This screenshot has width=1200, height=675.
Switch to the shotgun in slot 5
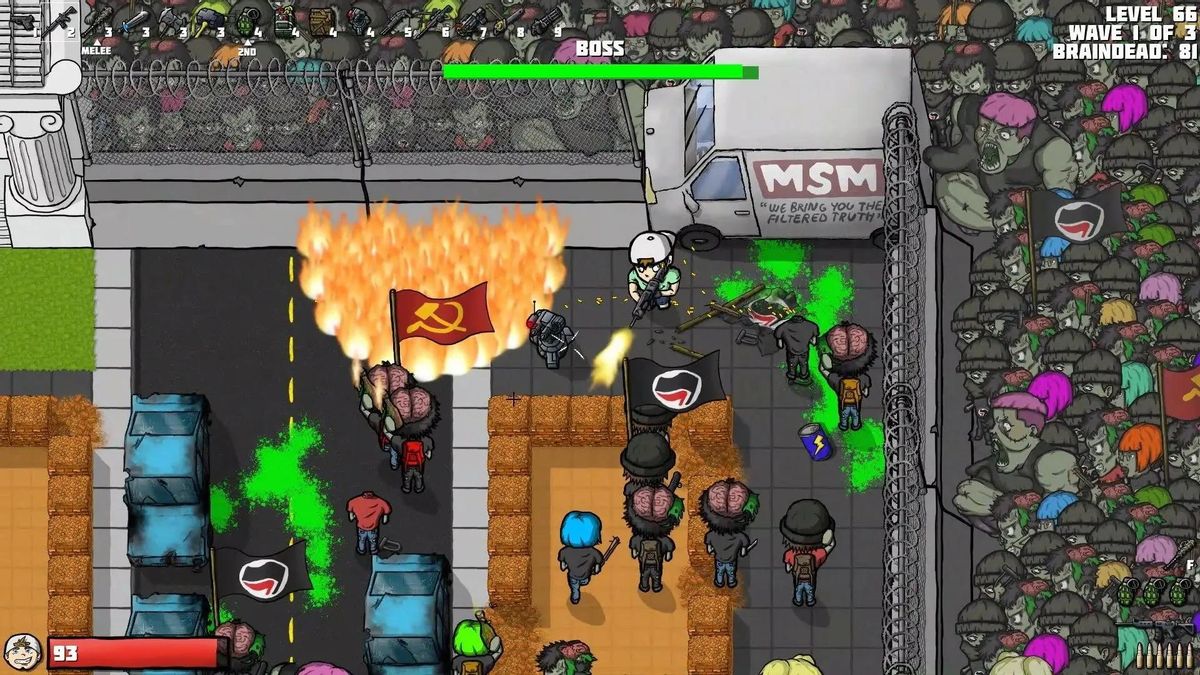point(396,20)
